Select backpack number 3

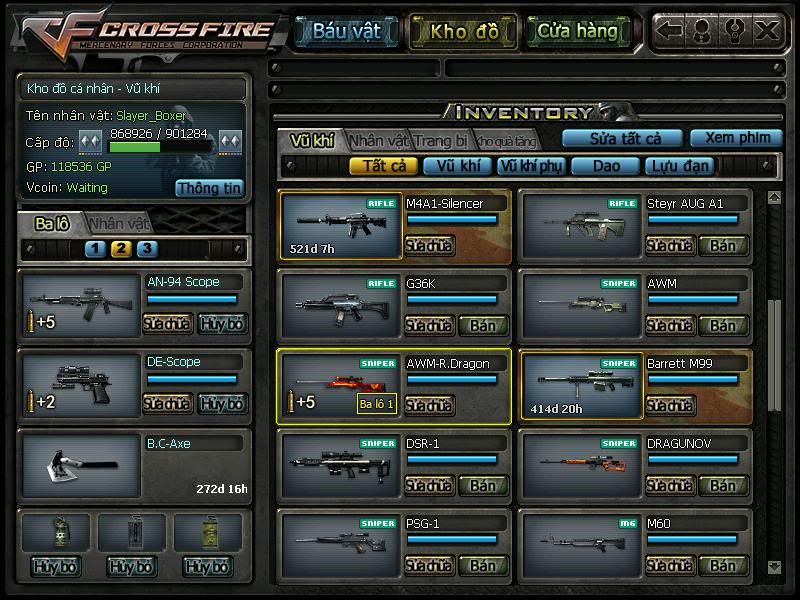(x=147, y=249)
